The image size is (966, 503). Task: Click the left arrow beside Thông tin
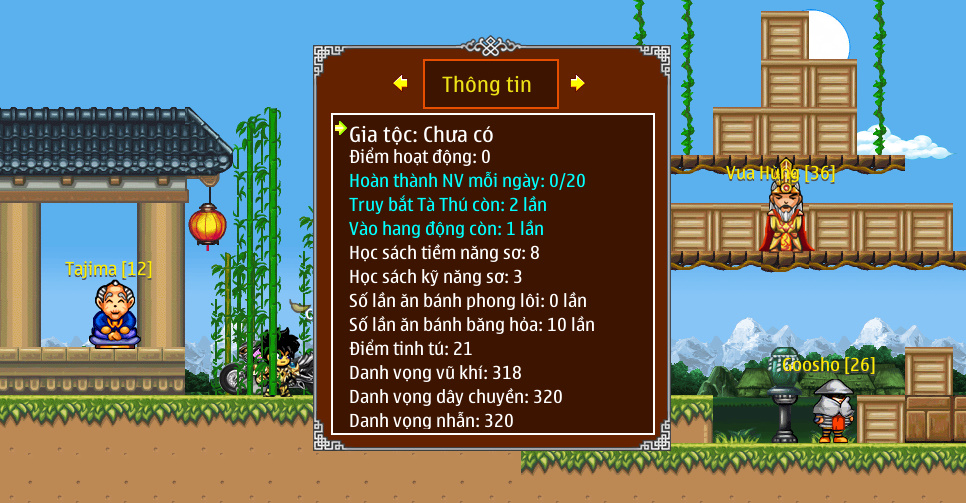pyautogui.click(x=401, y=83)
